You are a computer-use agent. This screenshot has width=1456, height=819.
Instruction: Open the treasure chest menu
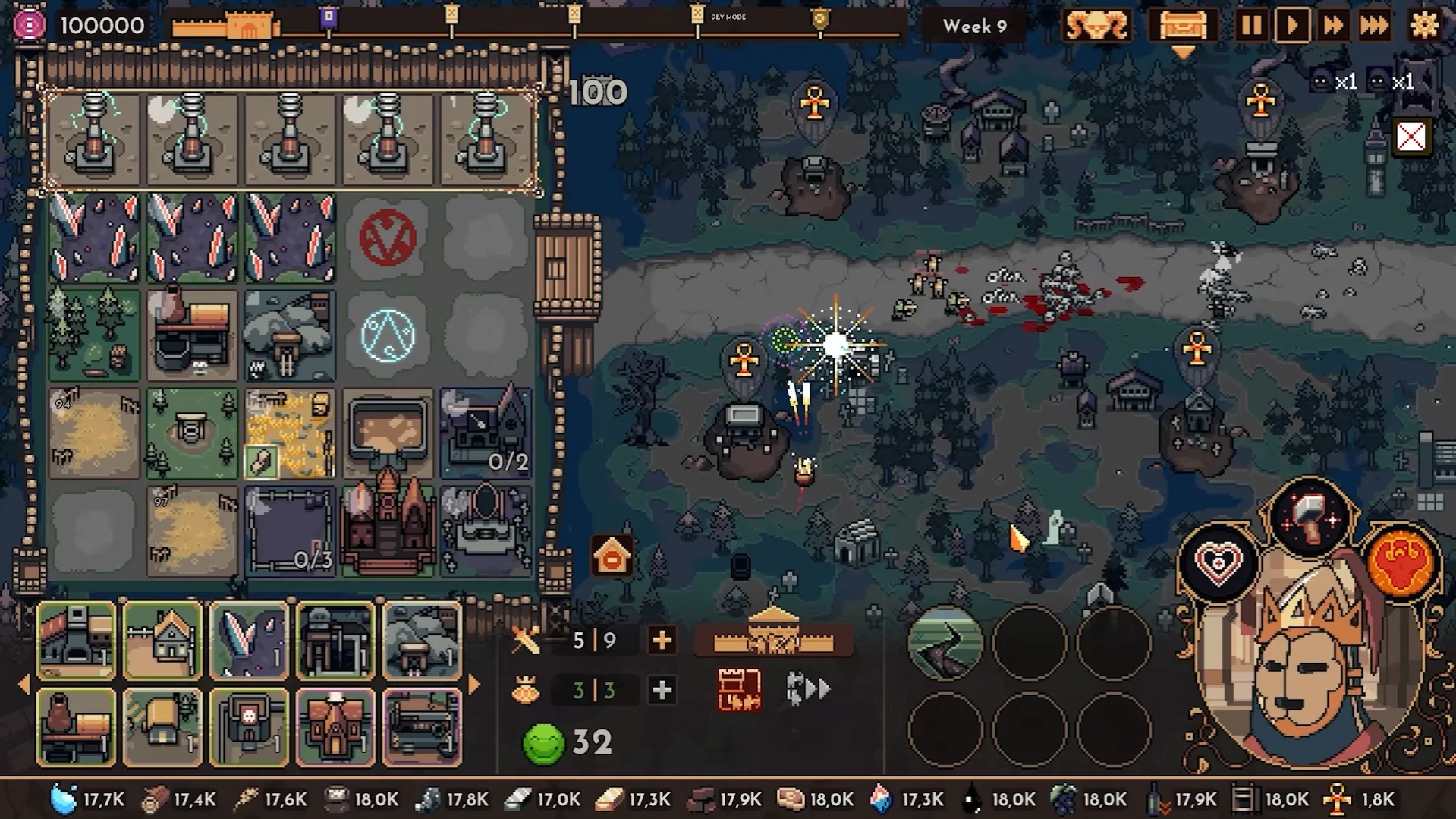point(1183,26)
